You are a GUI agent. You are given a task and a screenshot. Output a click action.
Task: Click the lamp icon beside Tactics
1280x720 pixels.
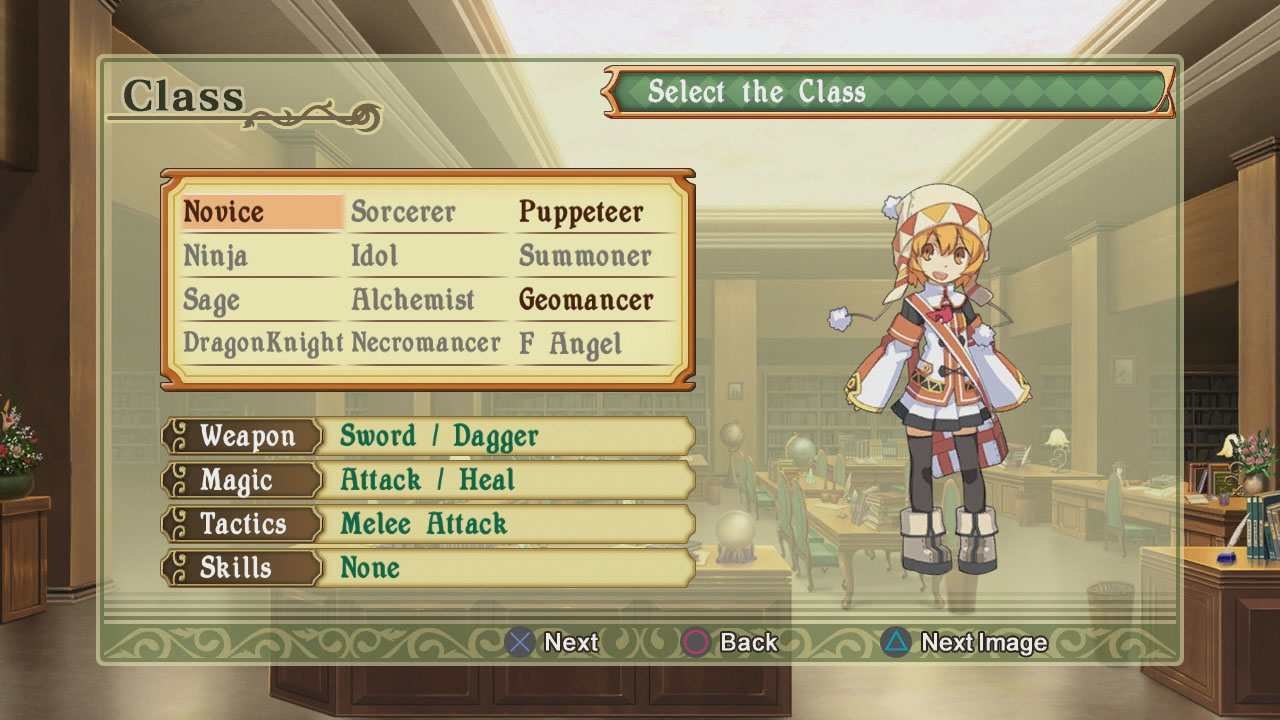tap(181, 524)
